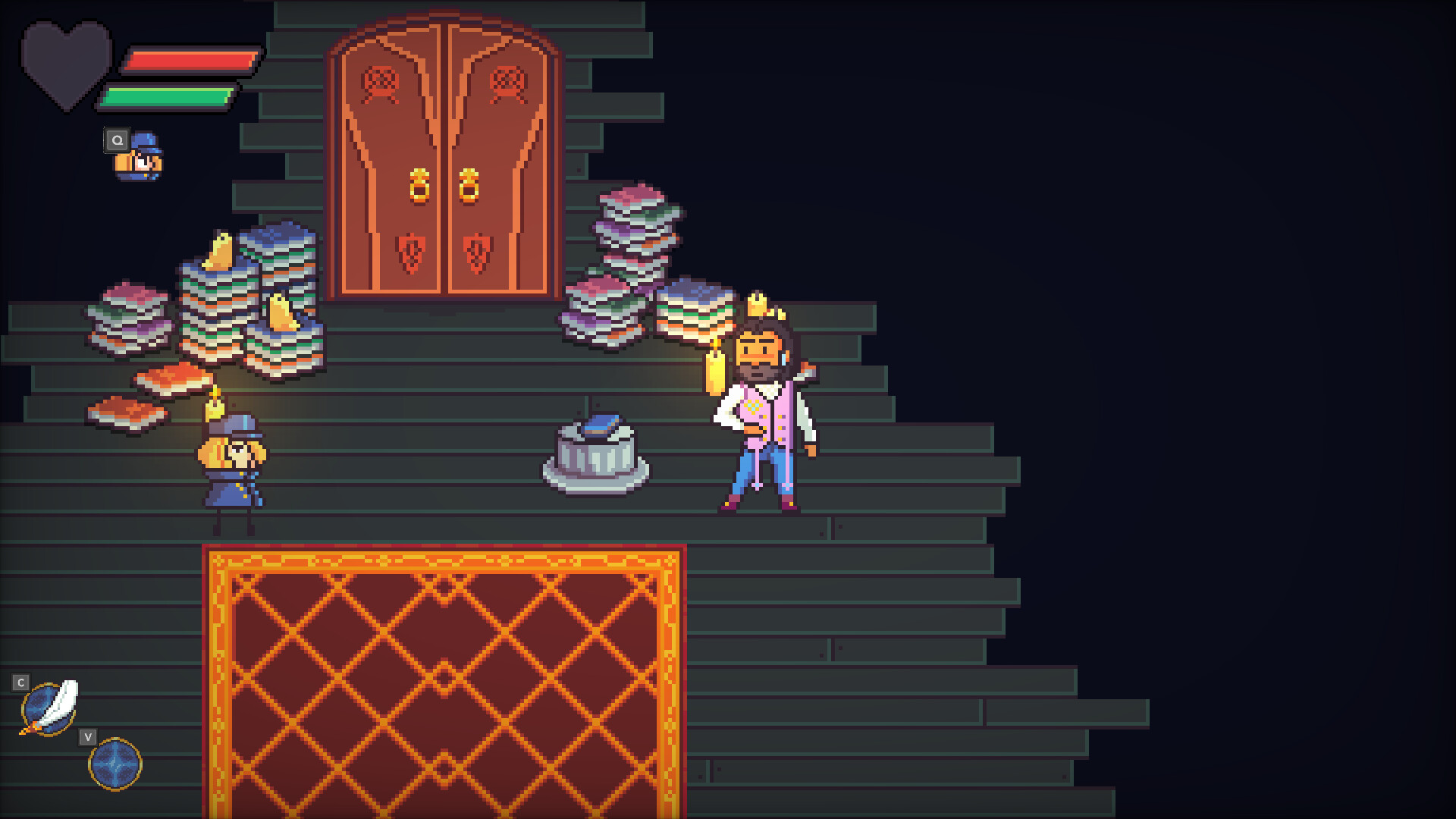1456x819 pixels.
Task: Open the large red double doors
Action: click(446, 152)
